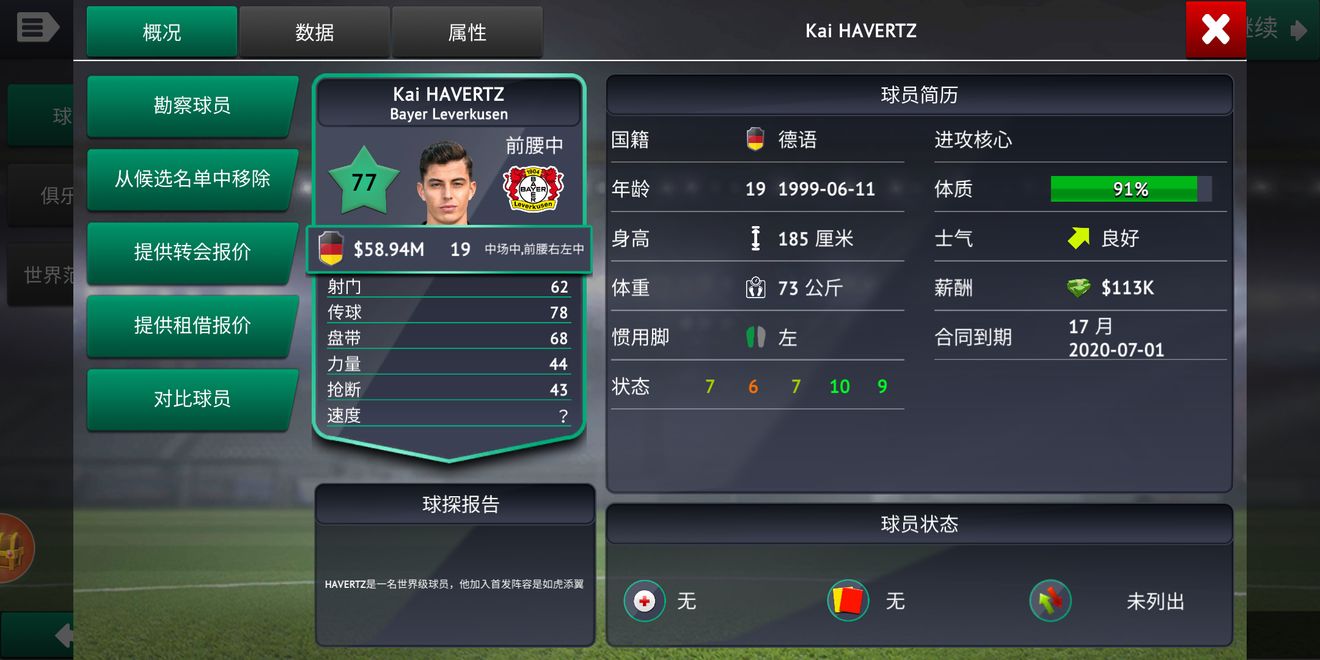Click the treasure chest icon
Viewport: 1320px width, 660px height.
[12, 548]
